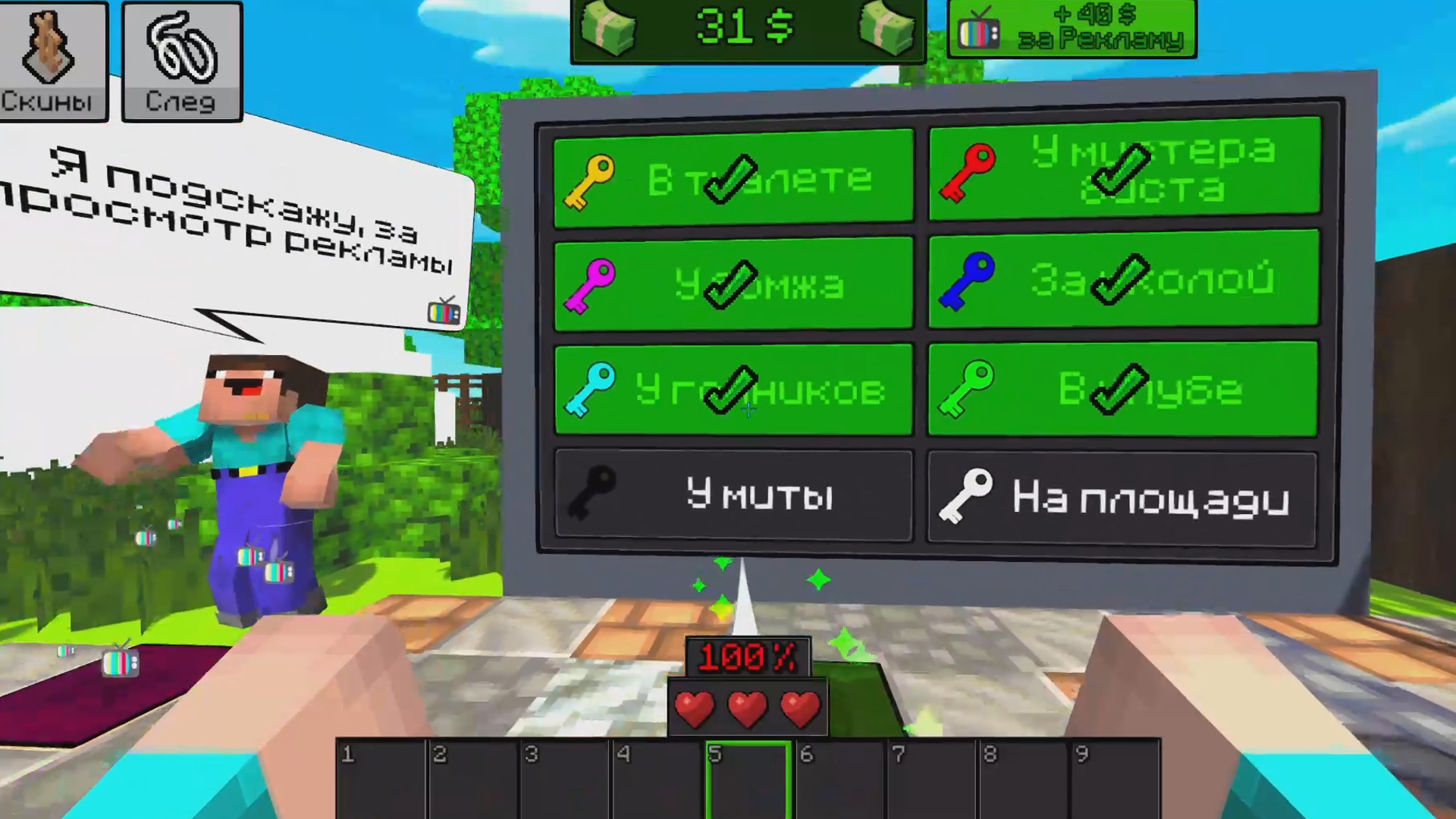
Task: Open the След (trail) panel
Action: [x=180, y=61]
